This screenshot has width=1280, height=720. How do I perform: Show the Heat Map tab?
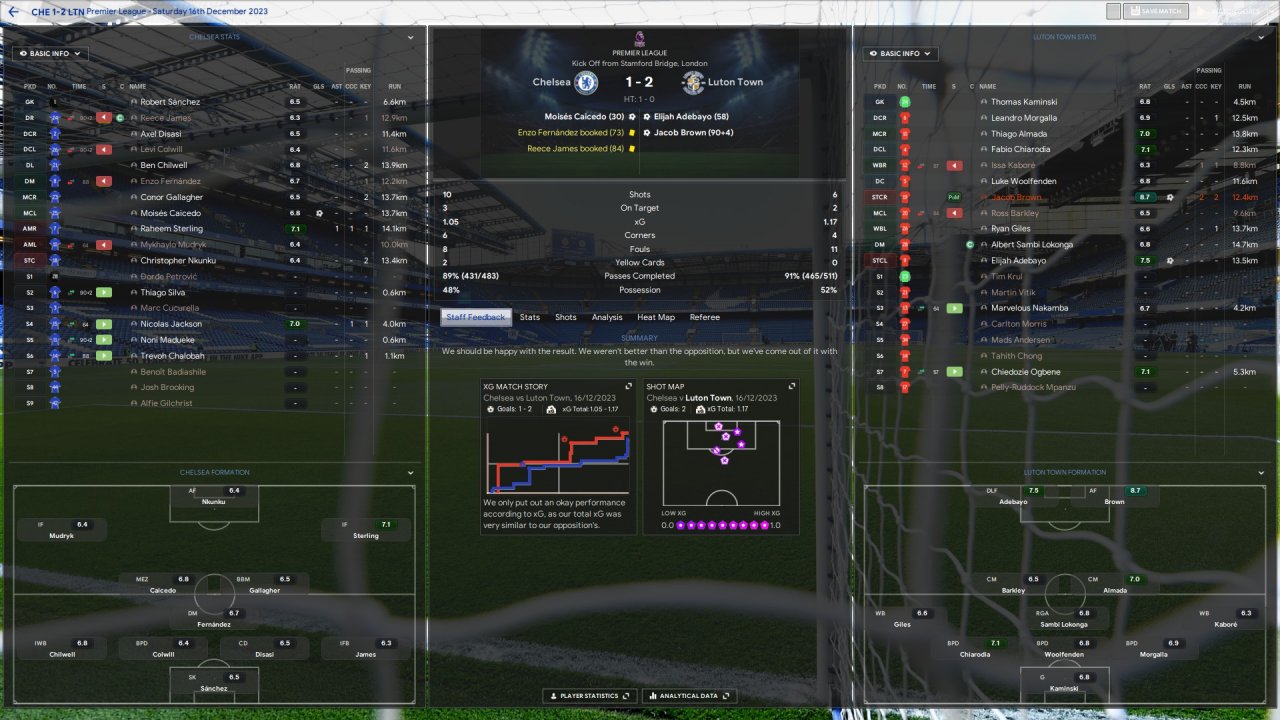[x=656, y=317]
